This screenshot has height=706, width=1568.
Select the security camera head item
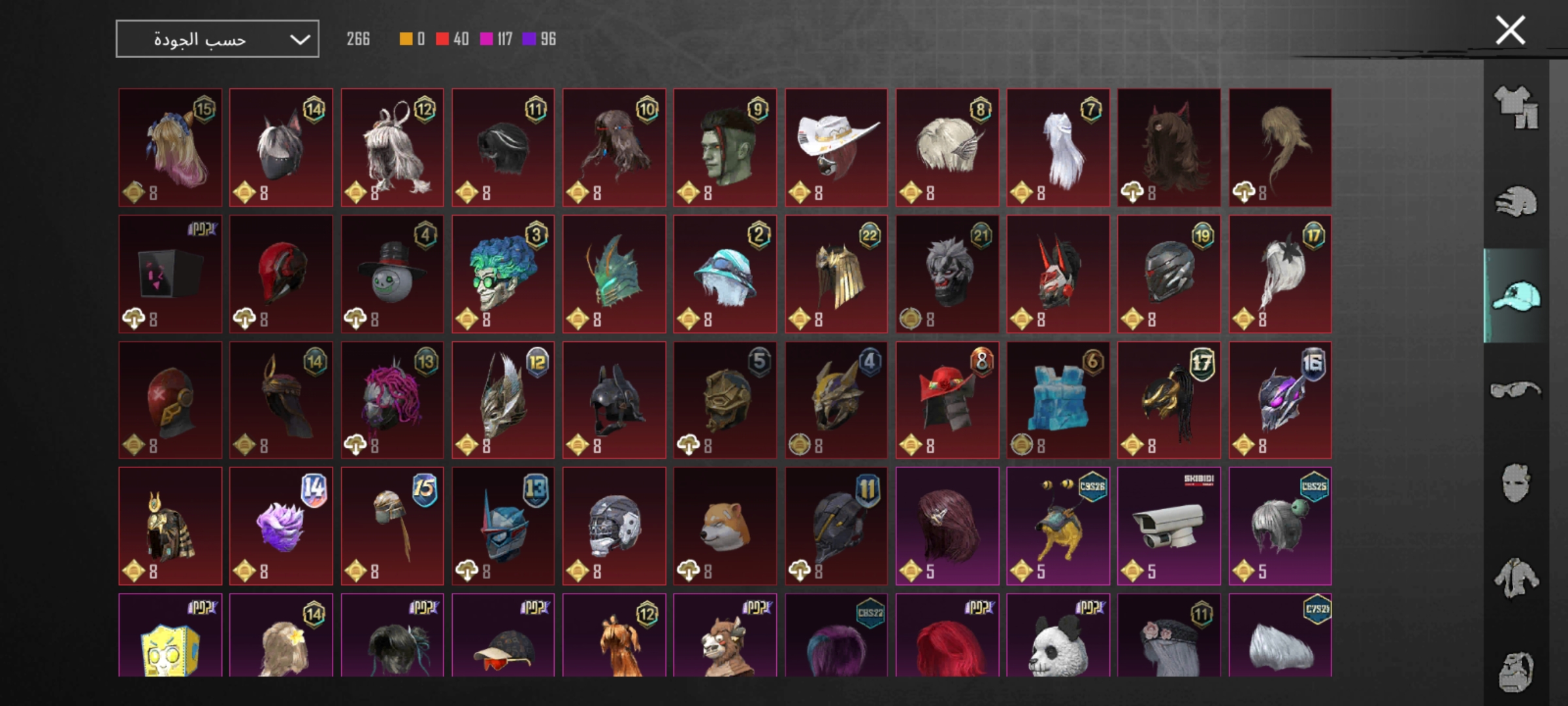coord(1169,526)
